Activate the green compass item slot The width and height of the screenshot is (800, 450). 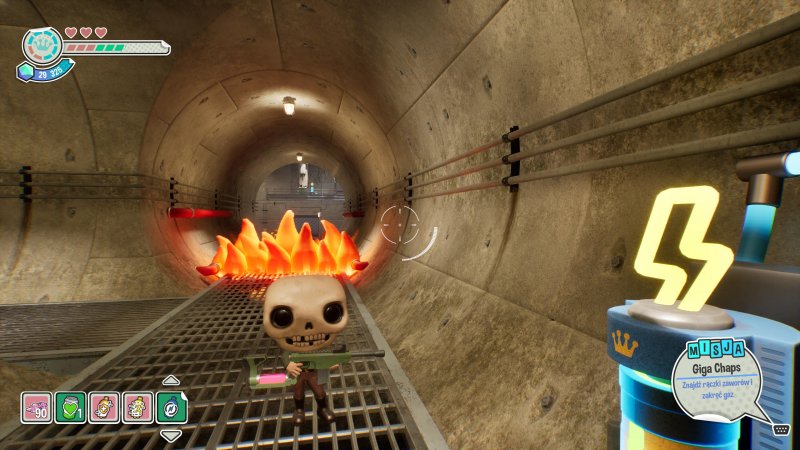tap(171, 407)
